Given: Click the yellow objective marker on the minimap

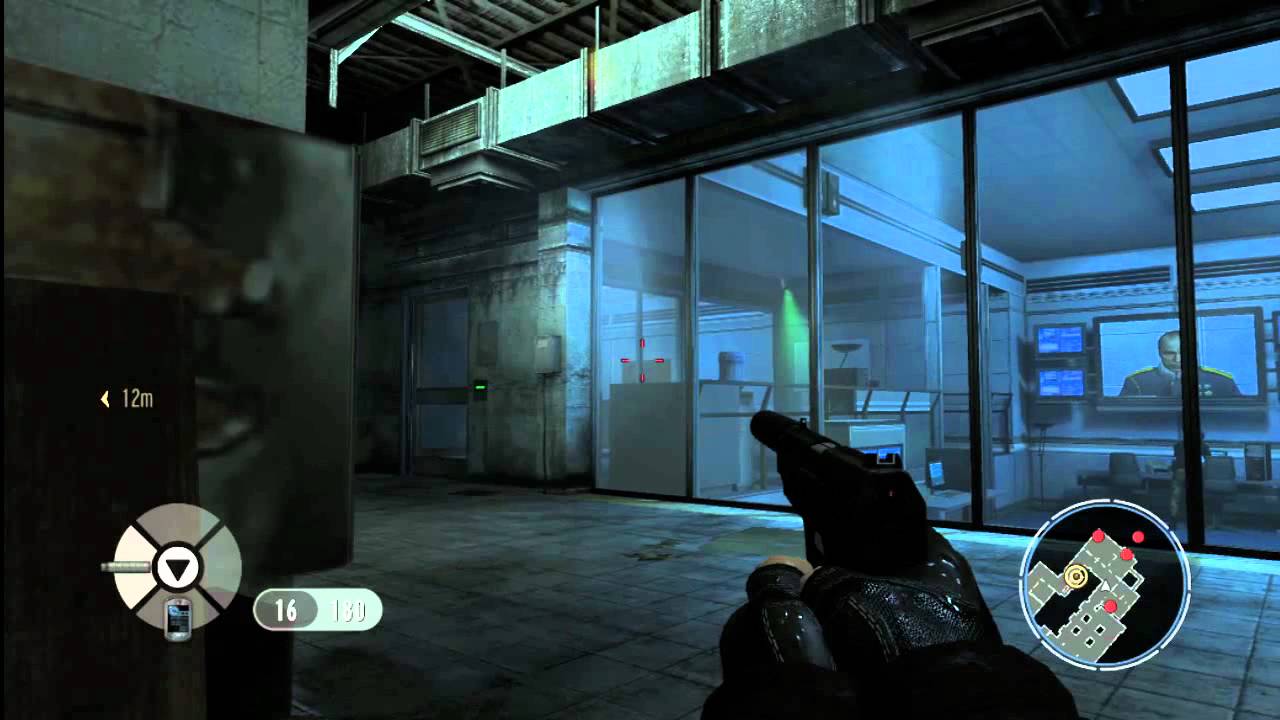Looking at the screenshot, I should [x=1076, y=574].
